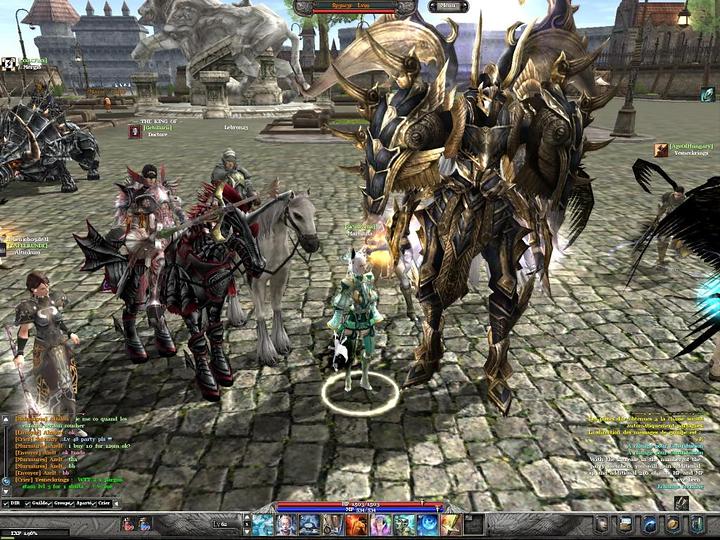Select the Yemedraings player portrait icon
This screenshot has width=720, height=540.
[662, 149]
